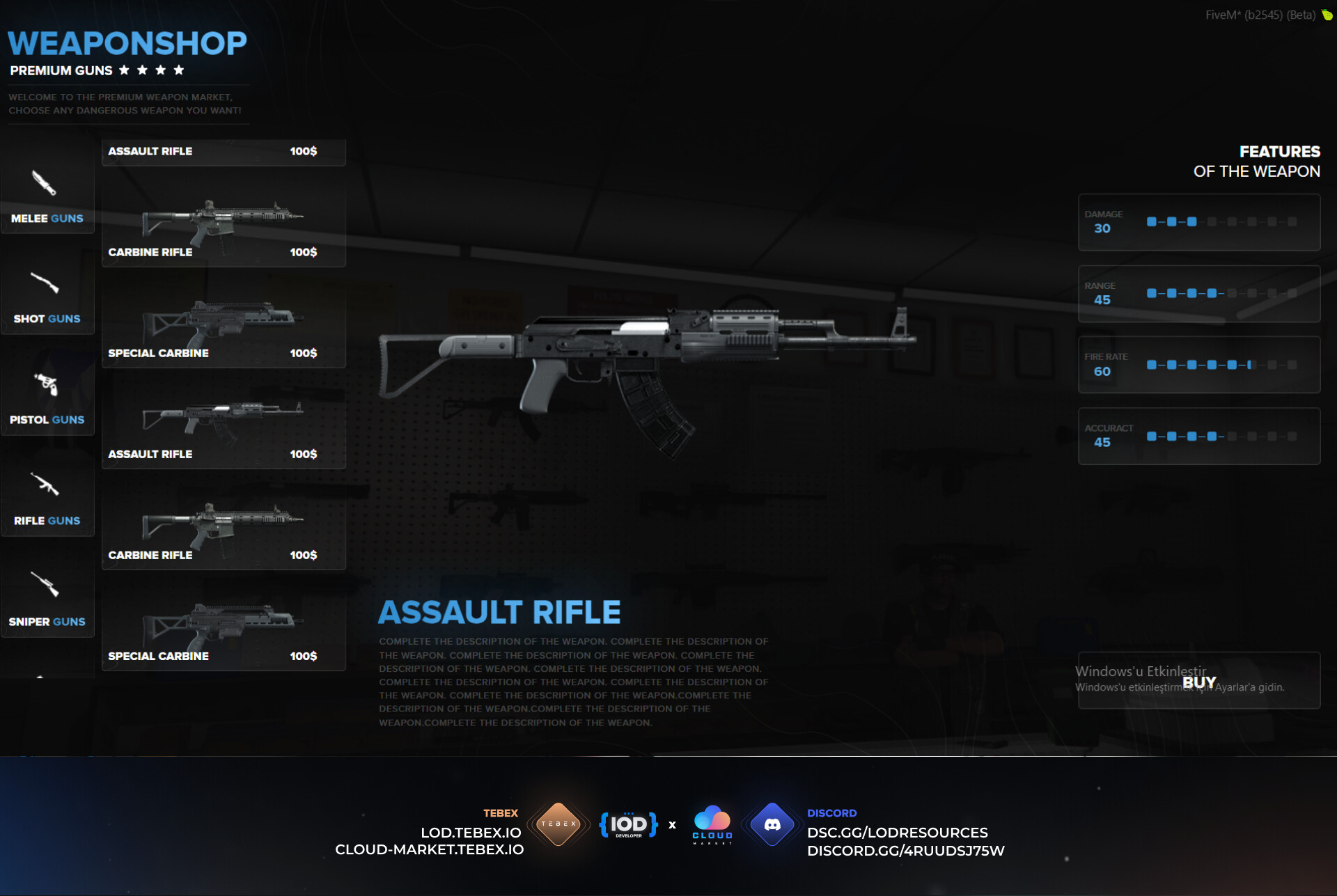Click the Discord logo diamond icon

772,824
